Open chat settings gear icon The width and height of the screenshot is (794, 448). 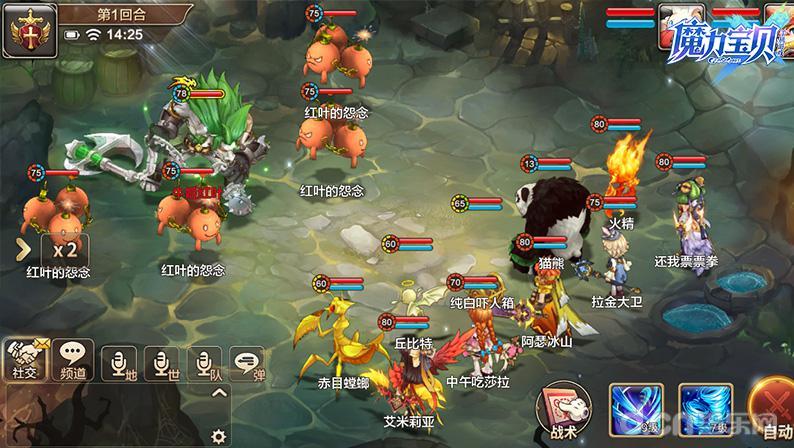[218, 436]
